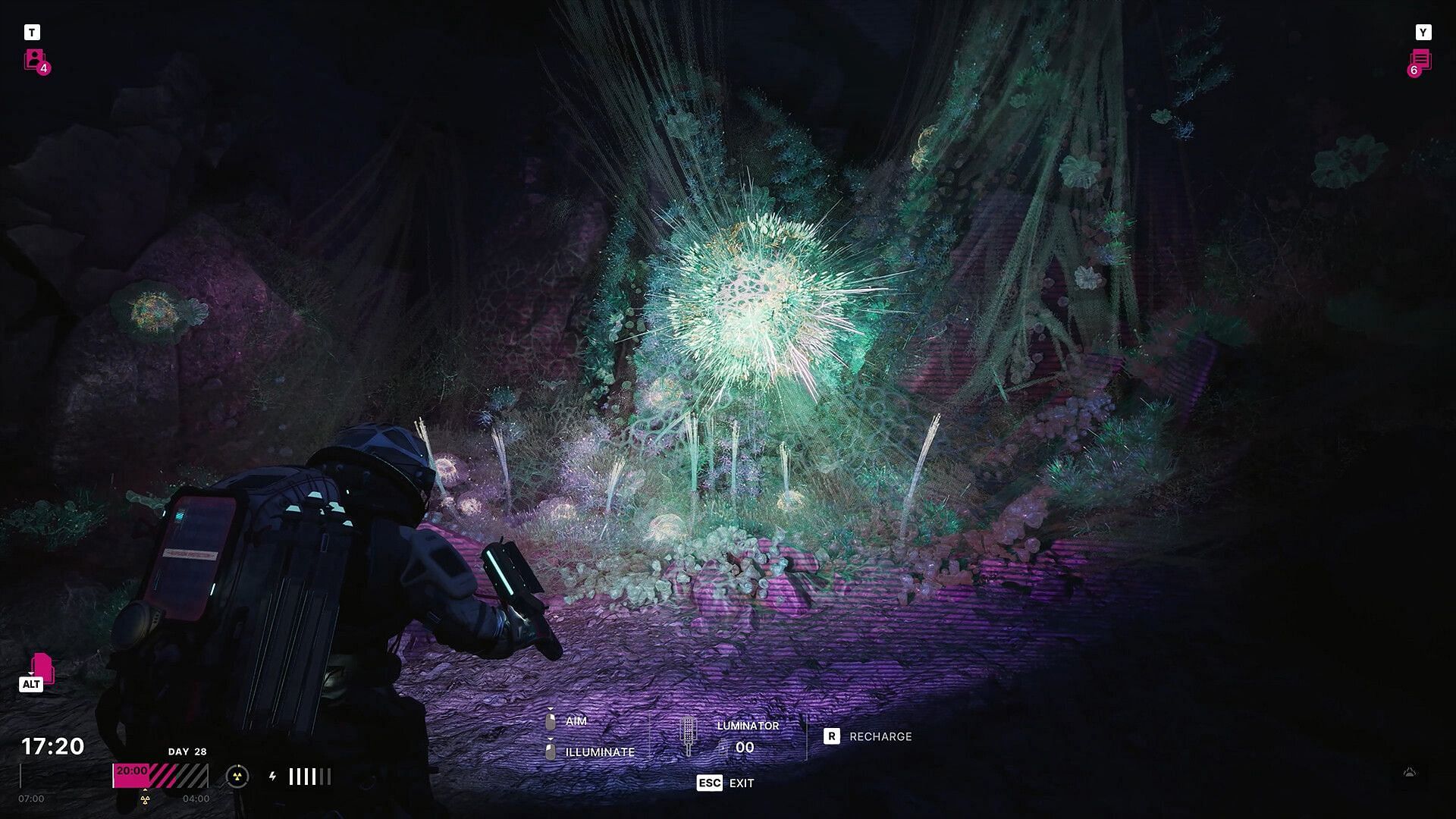Click the day schedule timeline bar
This screenshot has width=1456, height=819.
pyautogui.click(x=160, y=776)
